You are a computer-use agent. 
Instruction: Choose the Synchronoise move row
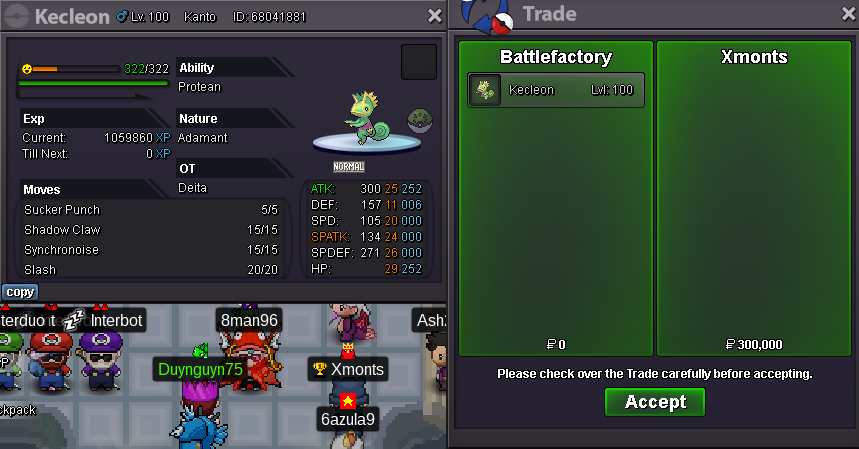[150, 250]
